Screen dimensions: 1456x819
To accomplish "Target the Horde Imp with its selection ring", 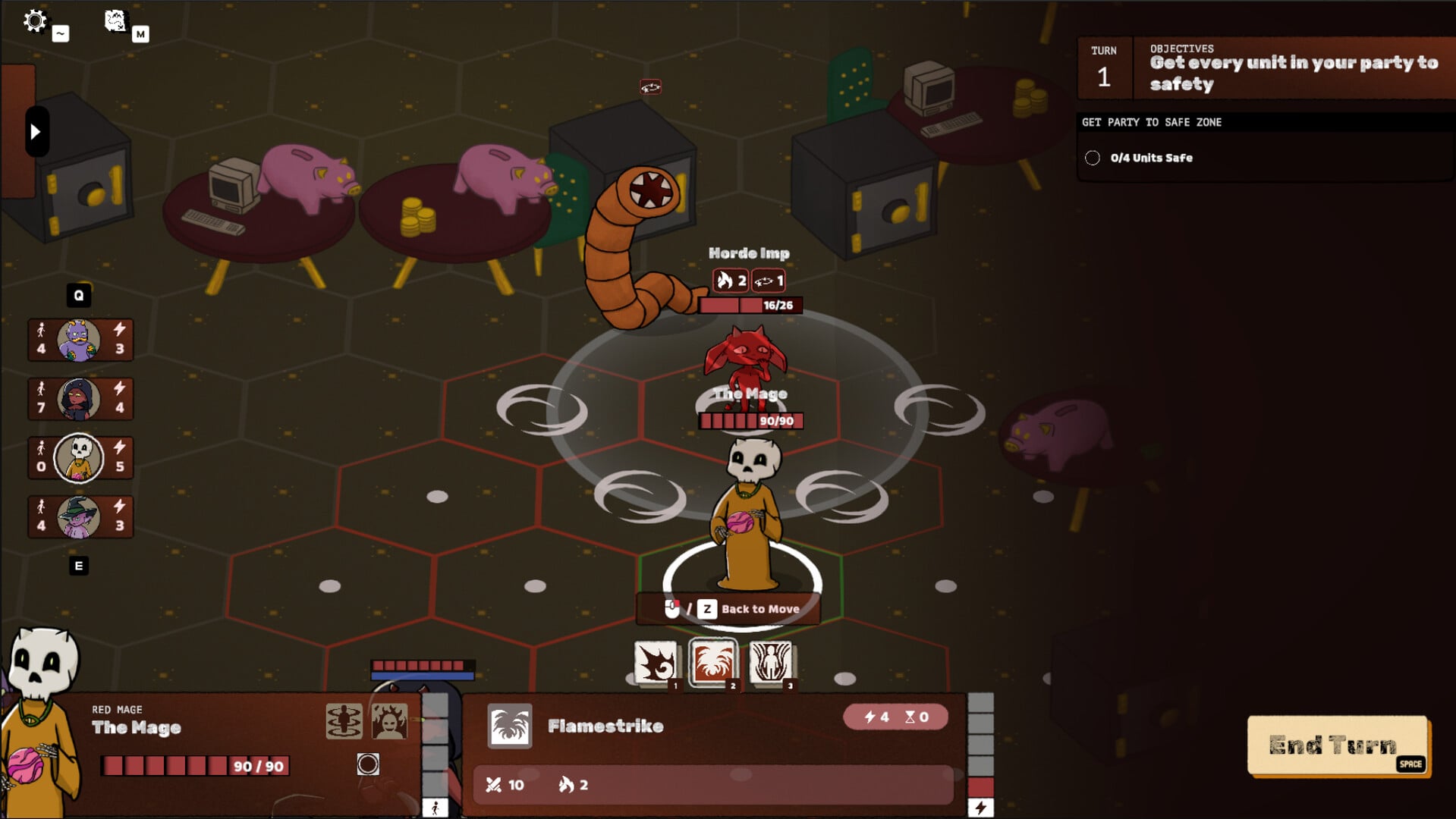I will (x=747, y=364).
